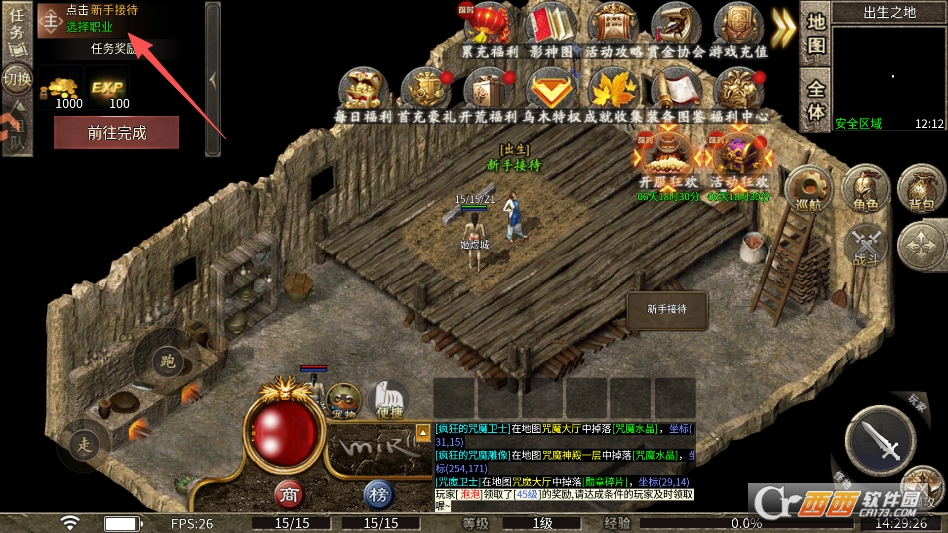
Task: Open the 福利中心 welfare center icon
Action: point(738,92)
